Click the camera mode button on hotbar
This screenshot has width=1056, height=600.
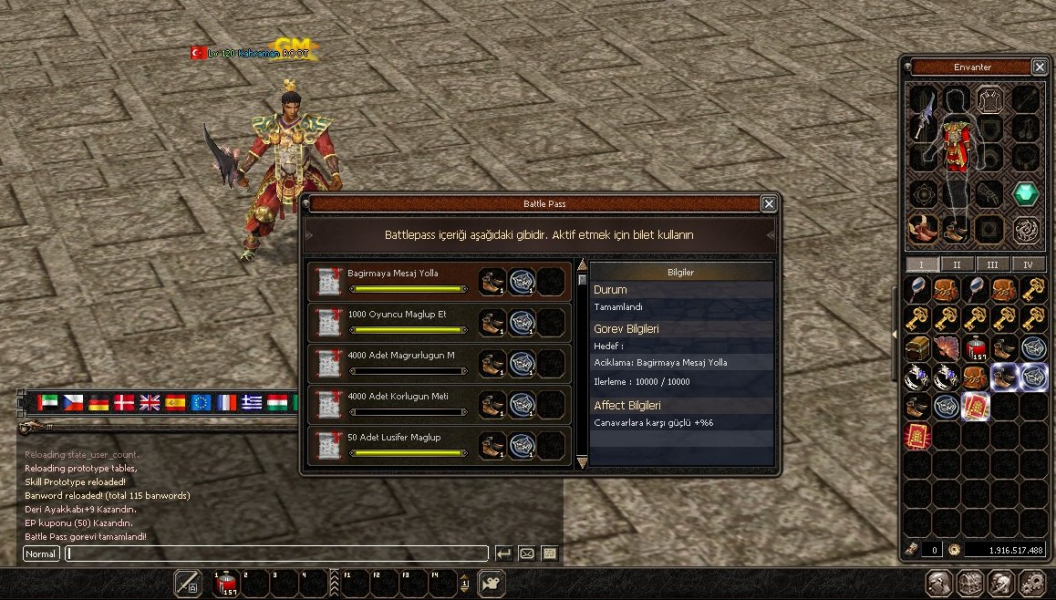click(x=490, y=583)
